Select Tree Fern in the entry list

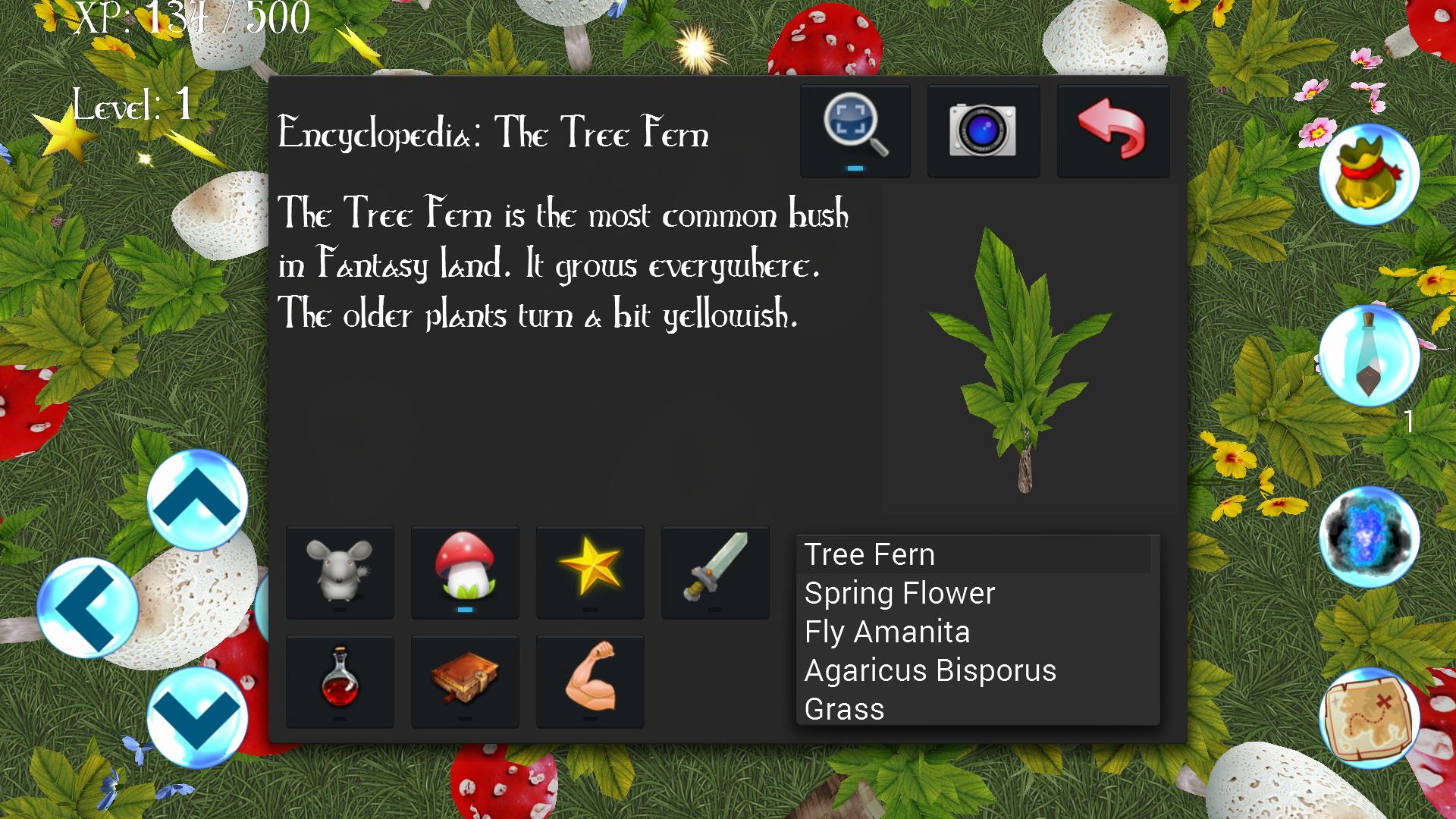[869, 554]
